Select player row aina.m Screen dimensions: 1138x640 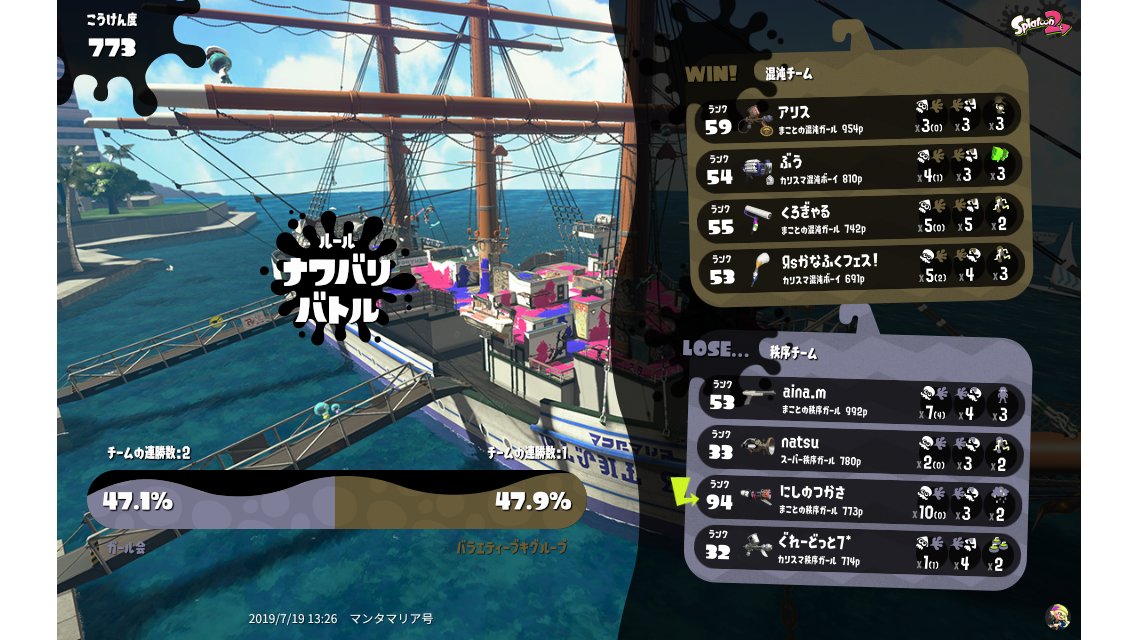pos(862,401)
